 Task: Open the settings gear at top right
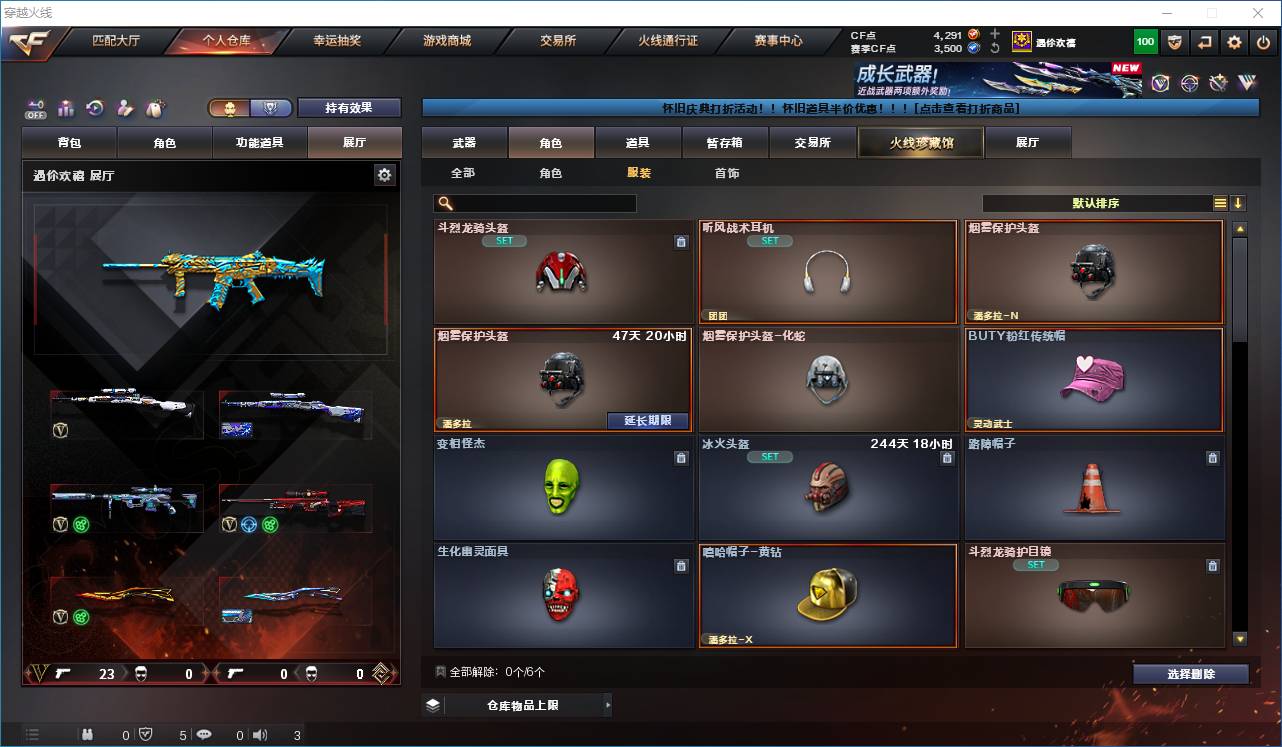click(1234, 42)
